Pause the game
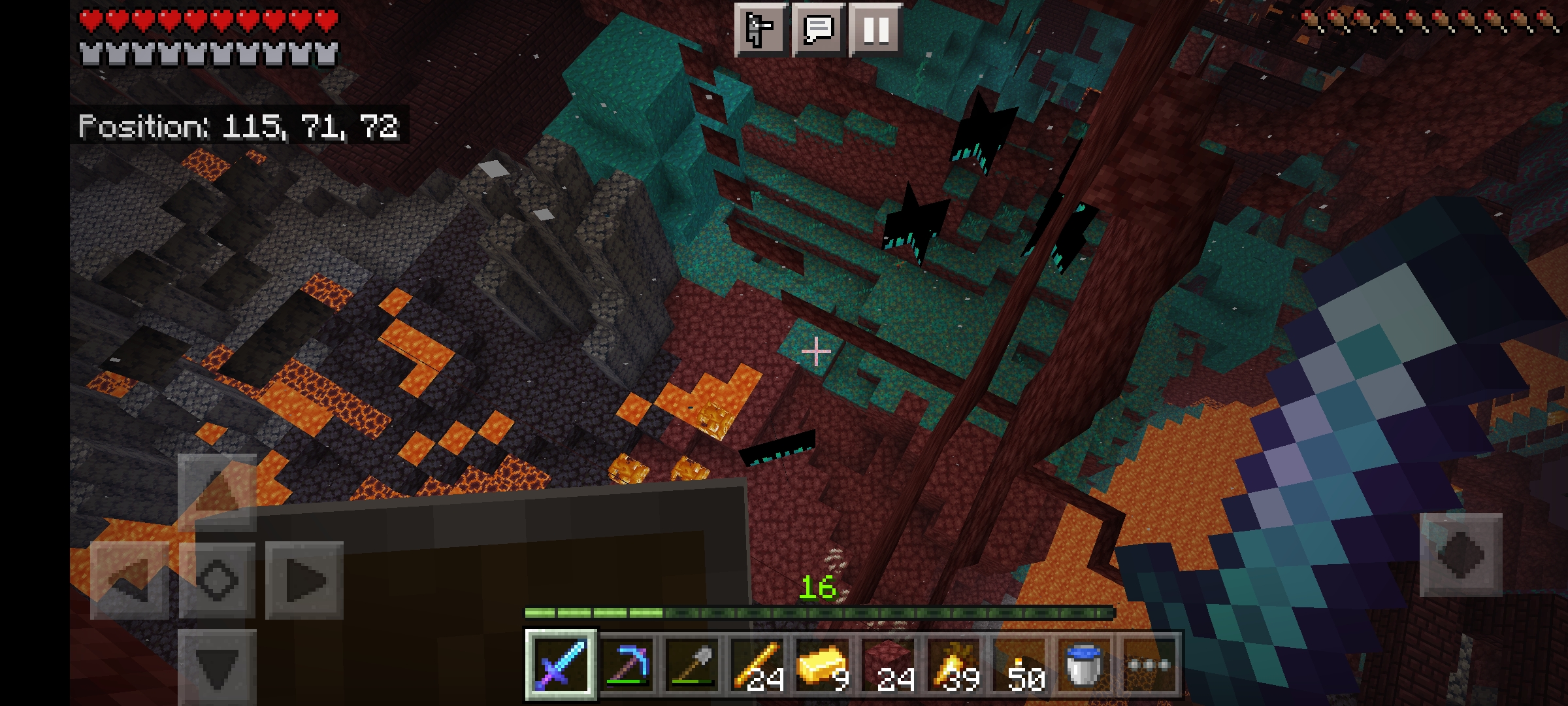Screen dimensions: 1568x706 875,29
